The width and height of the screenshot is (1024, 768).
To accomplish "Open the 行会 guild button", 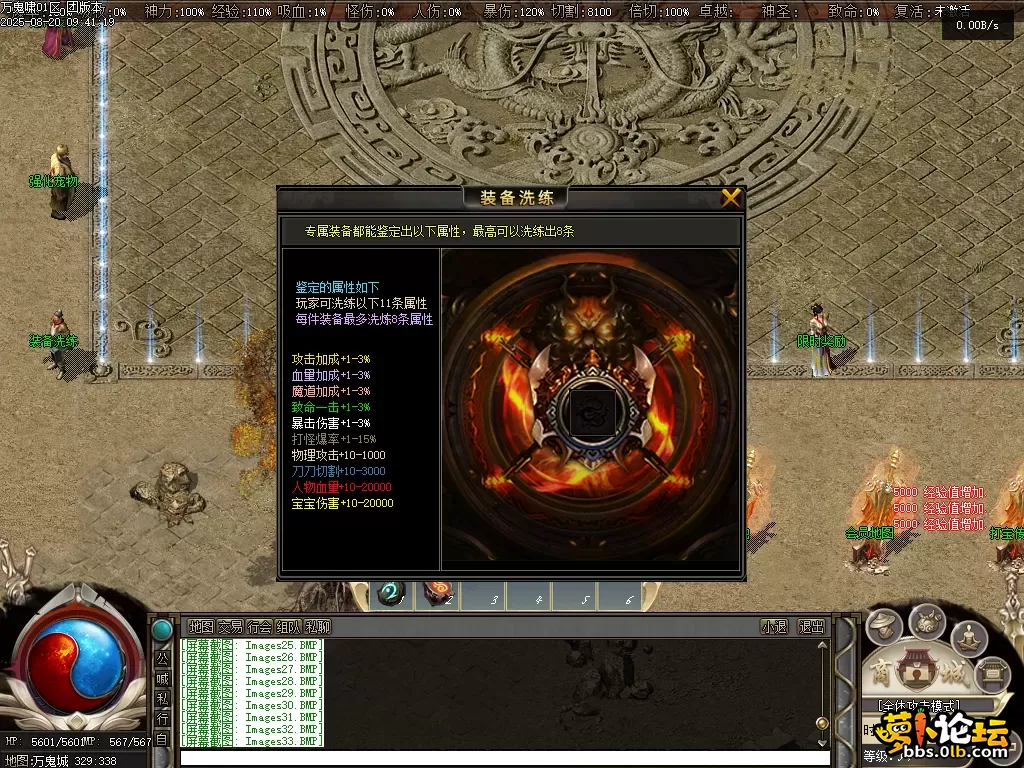I will (x=260, y=627).
